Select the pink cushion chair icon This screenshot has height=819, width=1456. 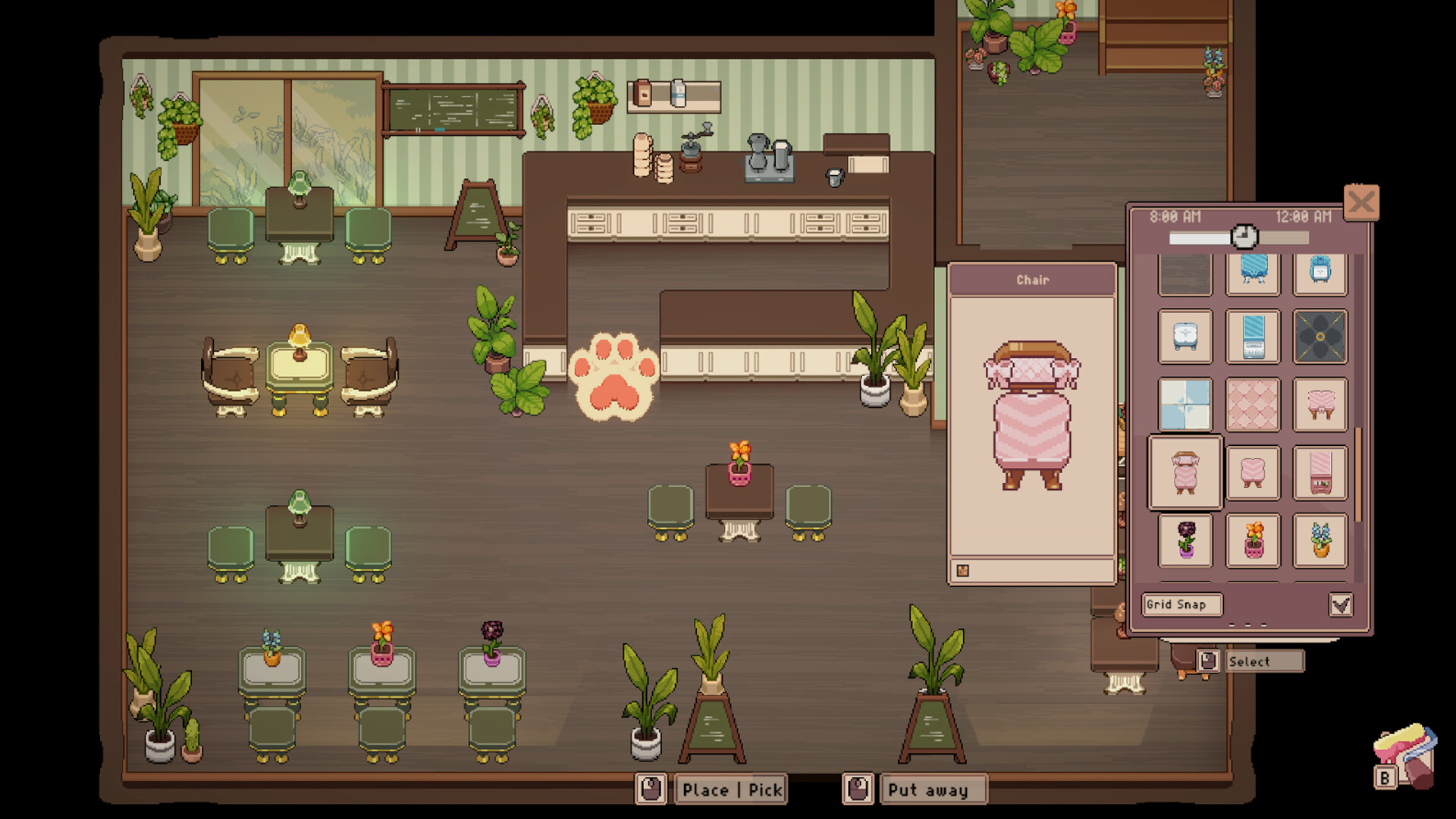point(1253,472)
